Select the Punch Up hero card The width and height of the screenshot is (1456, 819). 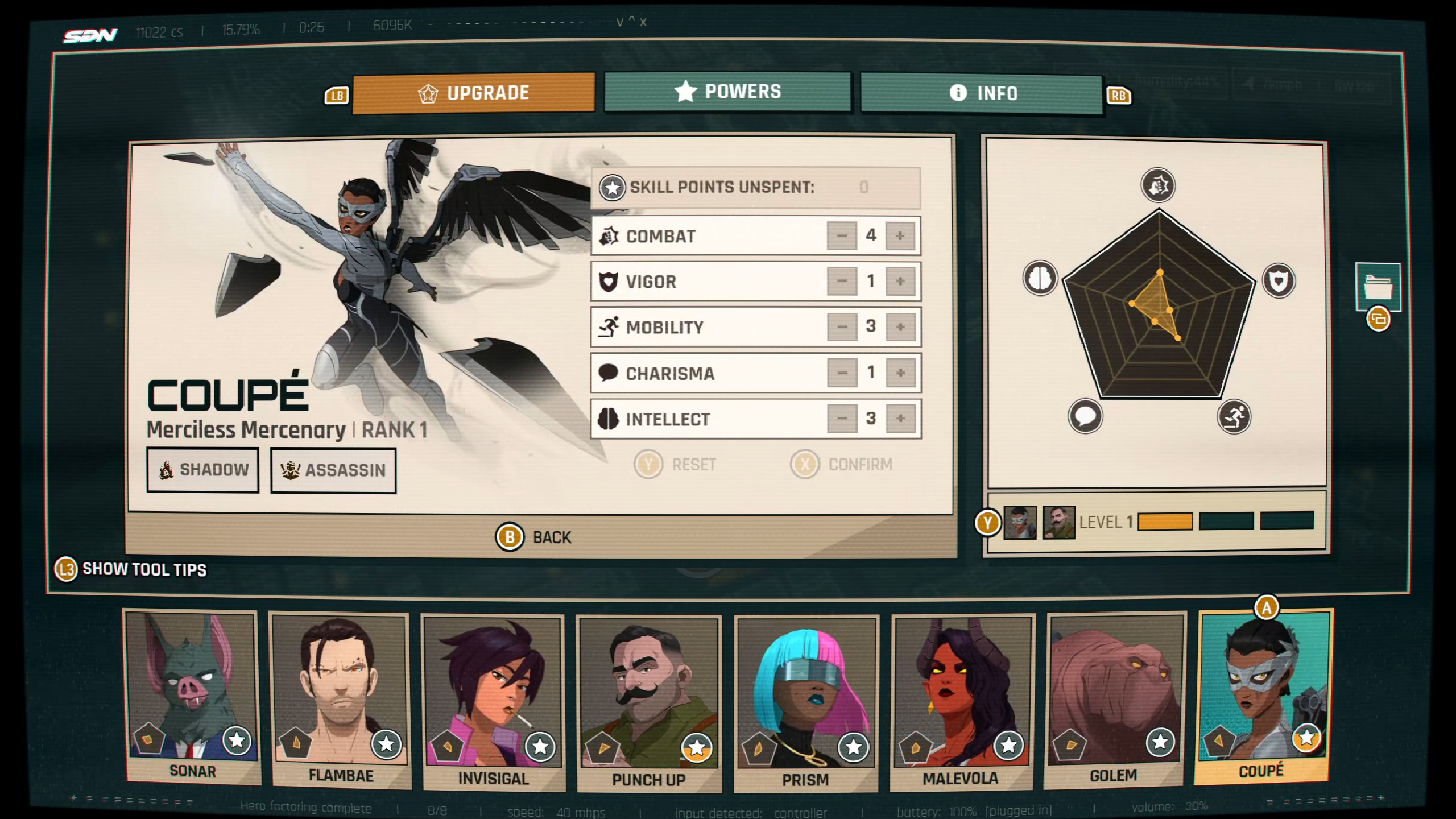(649, 702)
